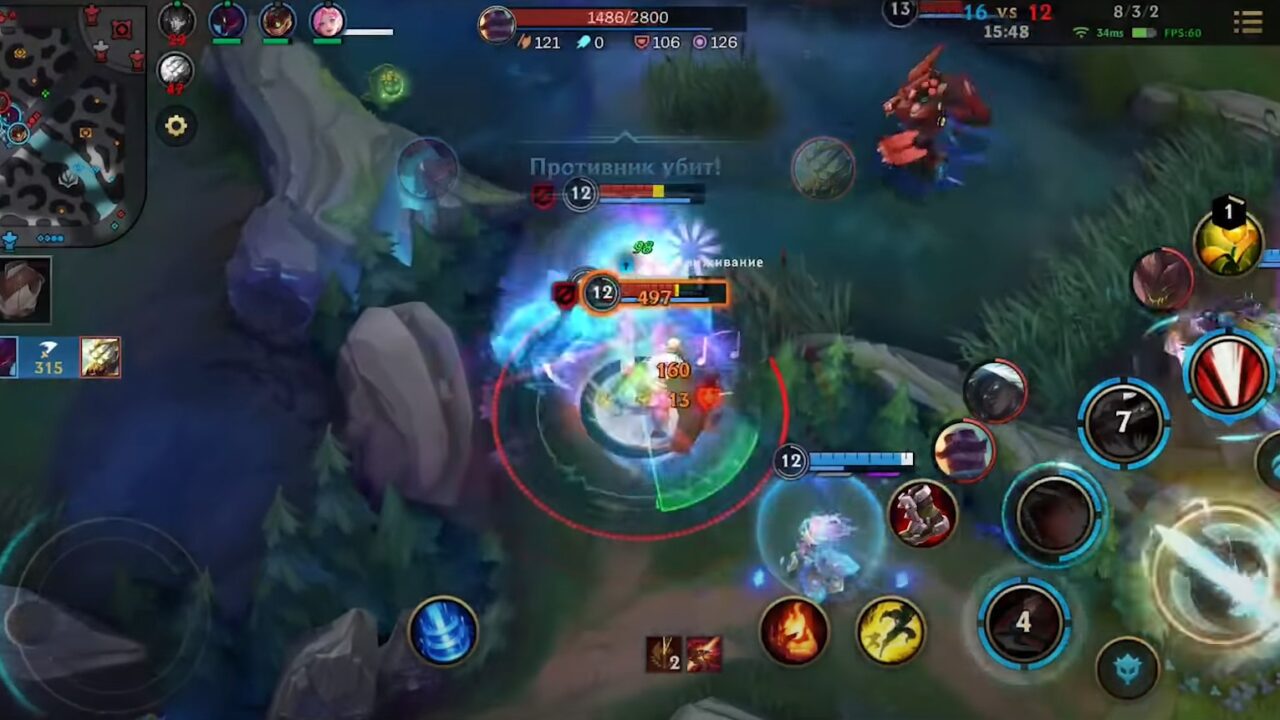Open the in-game settings gear

click(x=176, y=126)
